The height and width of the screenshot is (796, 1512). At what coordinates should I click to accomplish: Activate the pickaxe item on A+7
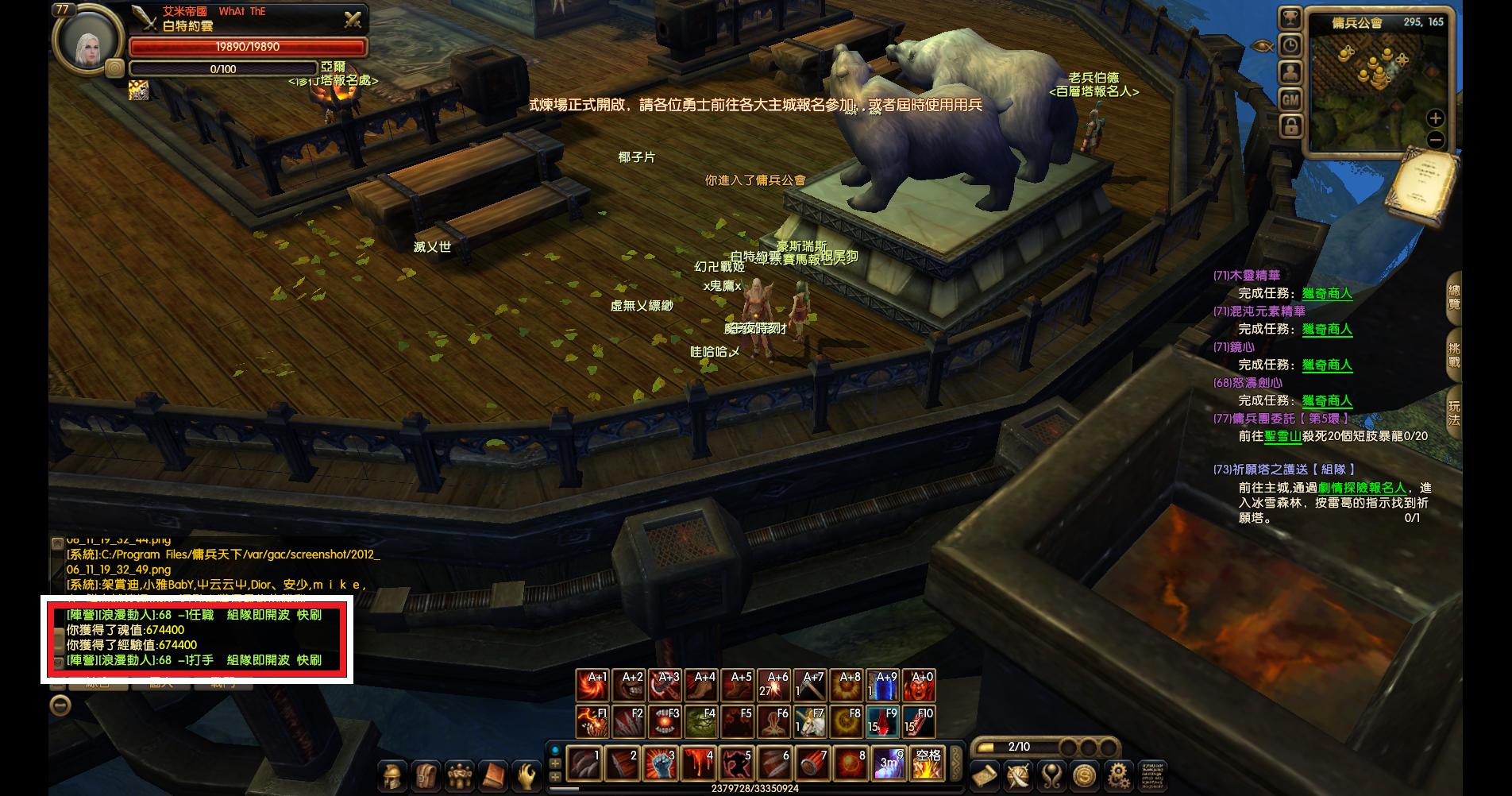pos(810,686)
